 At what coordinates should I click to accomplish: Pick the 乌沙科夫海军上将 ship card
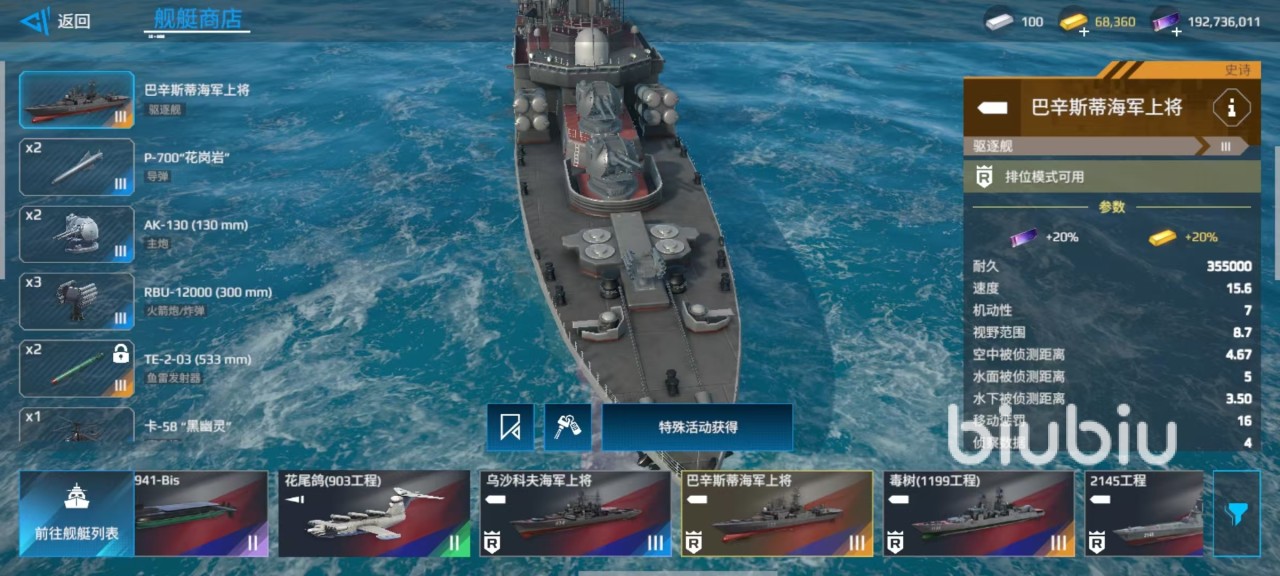tap(575, 513)
